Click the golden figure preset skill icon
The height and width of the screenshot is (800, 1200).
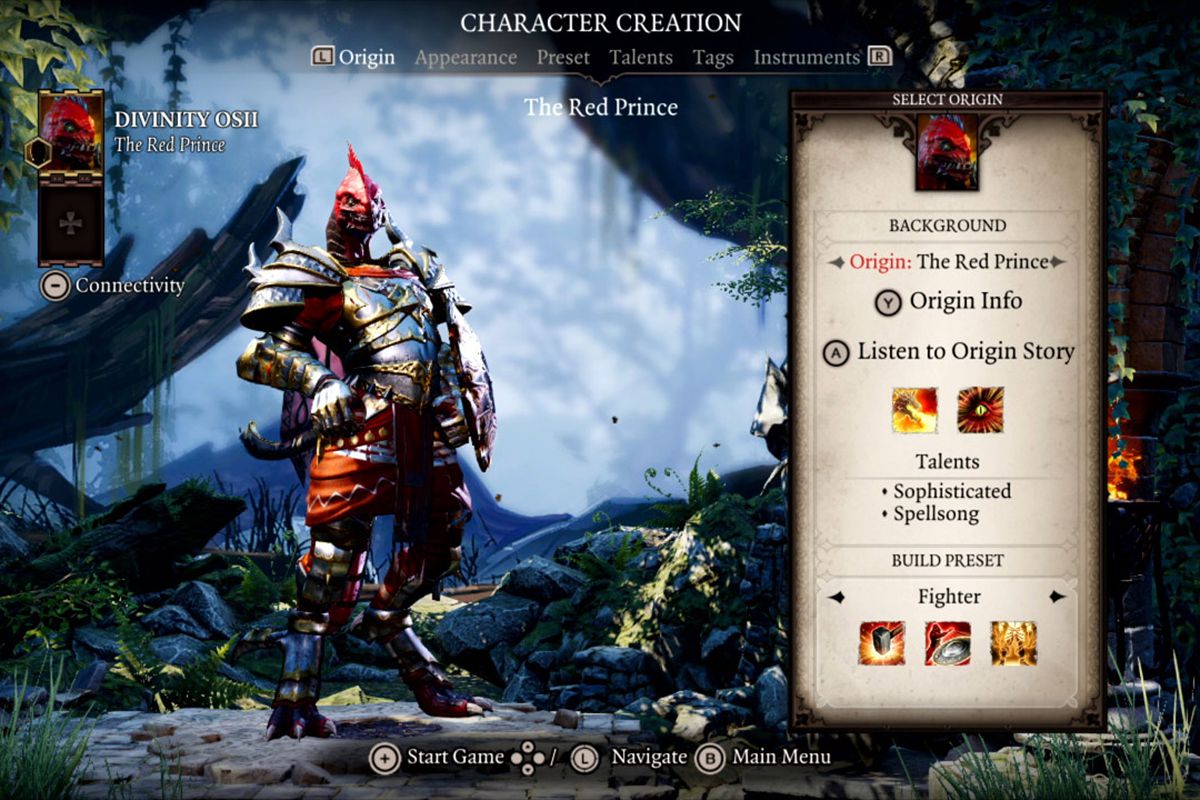[1013, 643]
